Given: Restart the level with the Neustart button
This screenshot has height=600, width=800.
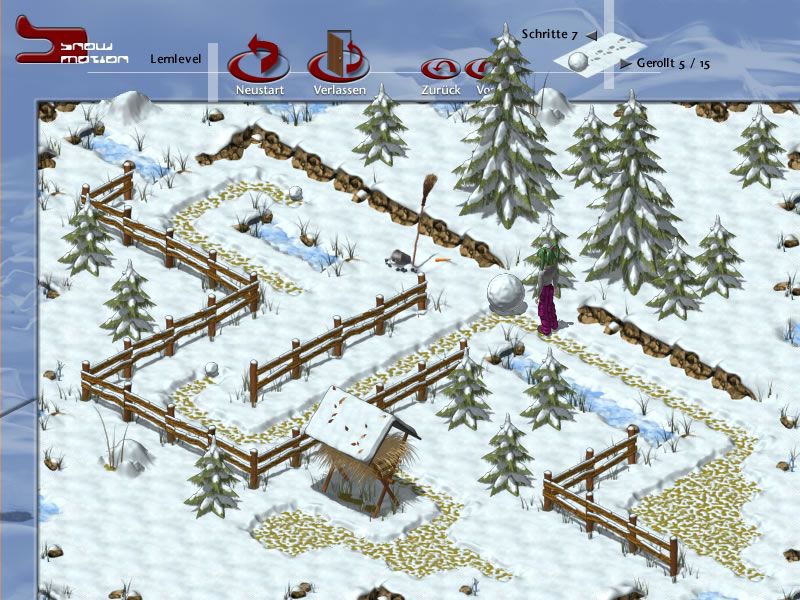Looking at the screenshot, I should pos(259,62).
